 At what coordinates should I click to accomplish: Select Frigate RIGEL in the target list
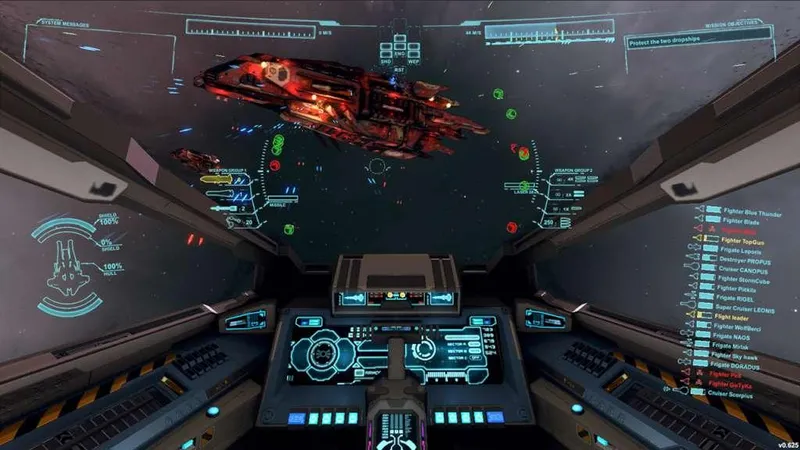click(733, 297)
